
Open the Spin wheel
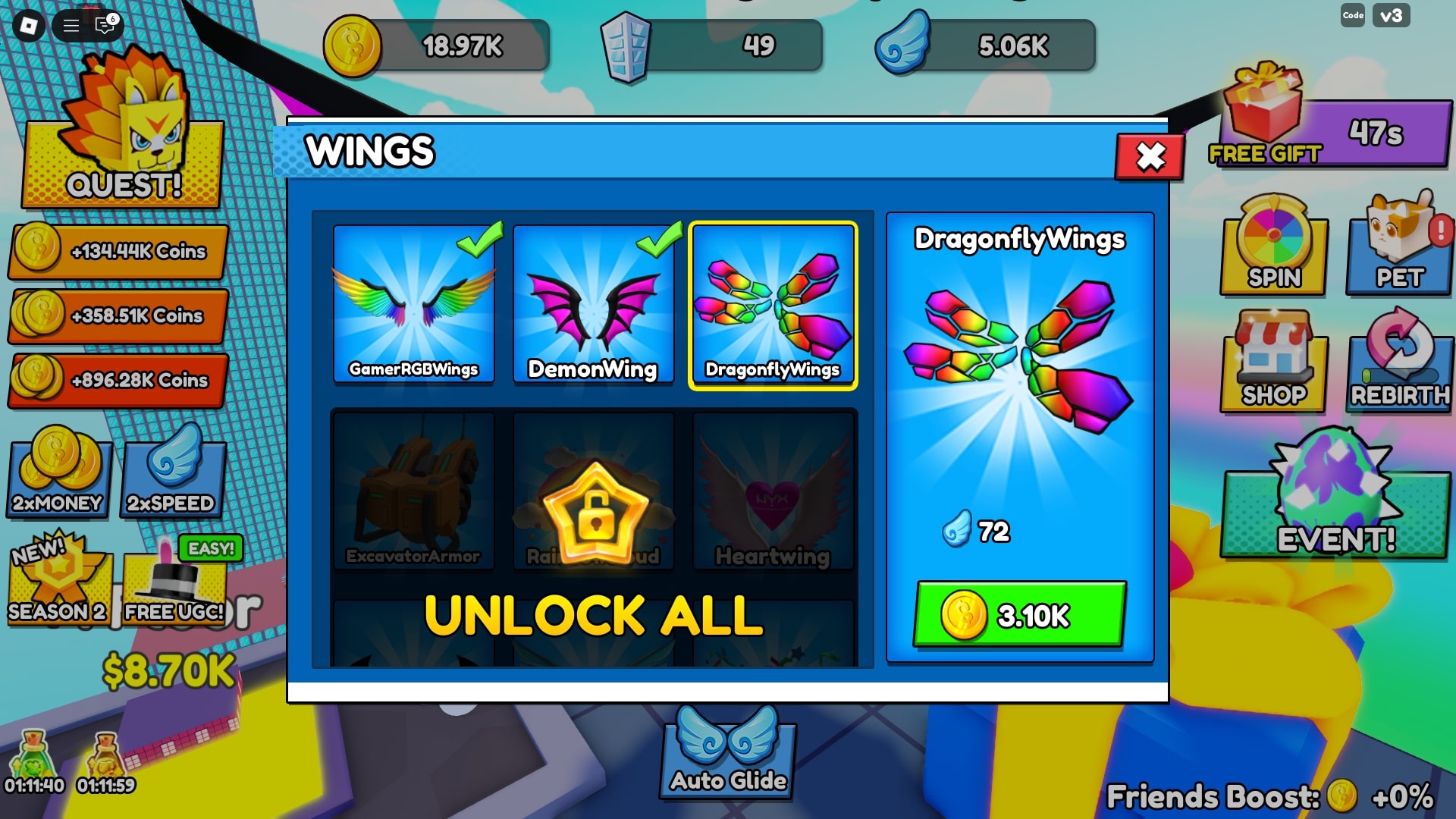tap(1274, 246)
